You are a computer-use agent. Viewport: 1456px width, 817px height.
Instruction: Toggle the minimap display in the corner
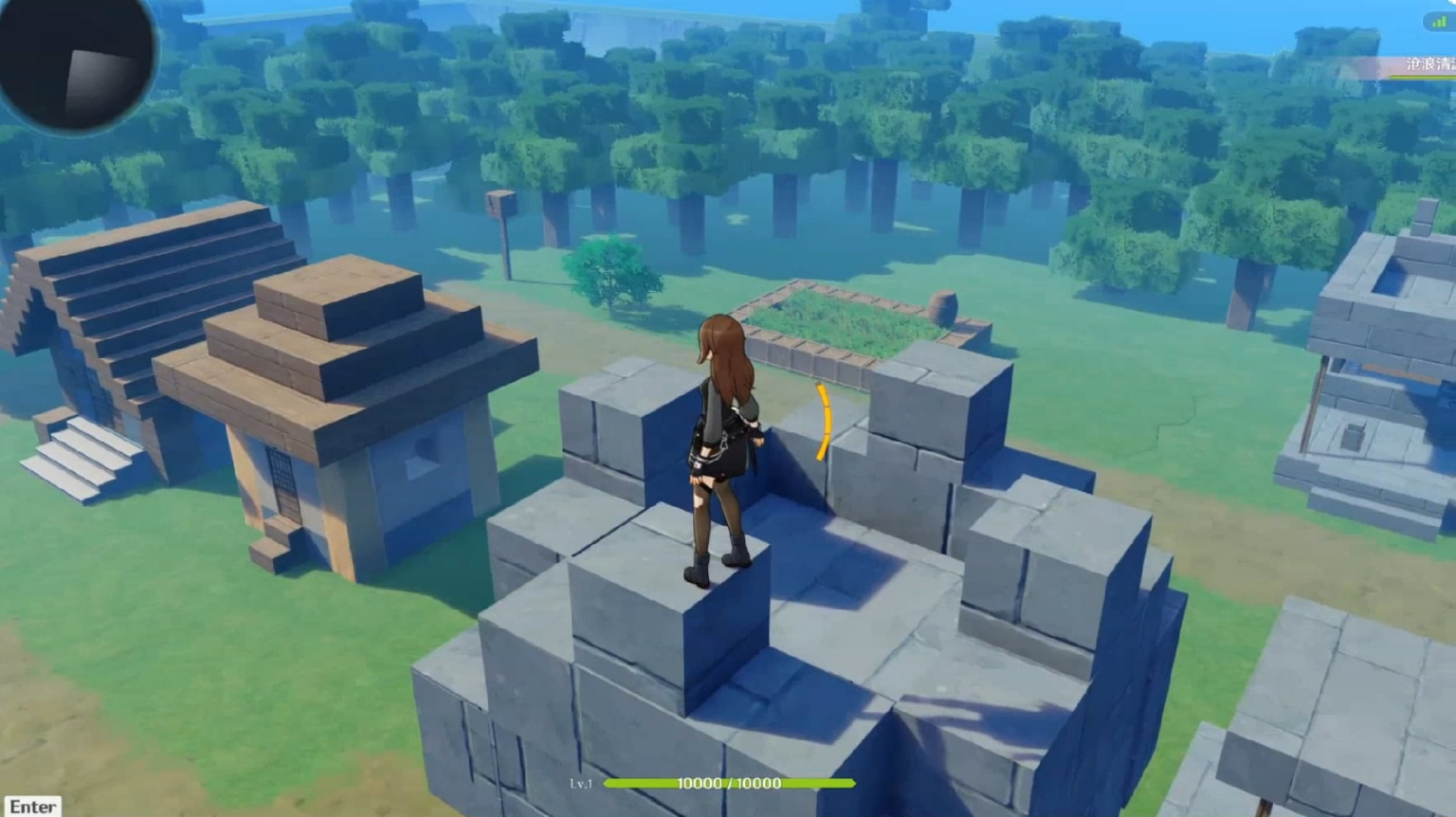[74, 66]
